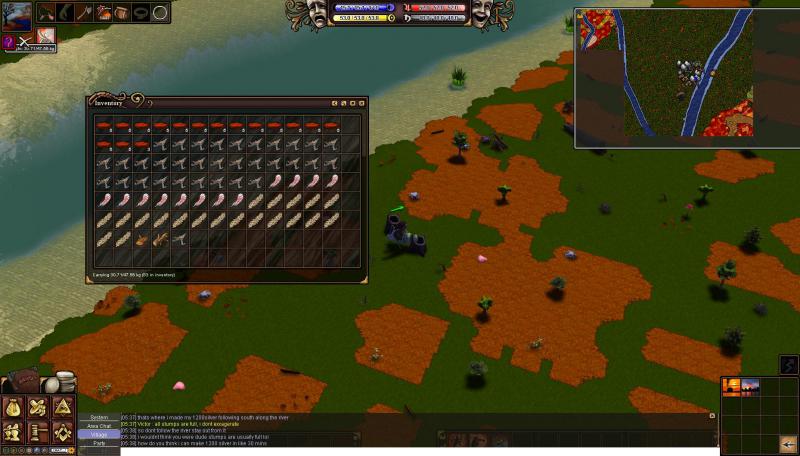Select the character portrait in top corner
Screen dimensions: 800x456
[x=17, y=17]
